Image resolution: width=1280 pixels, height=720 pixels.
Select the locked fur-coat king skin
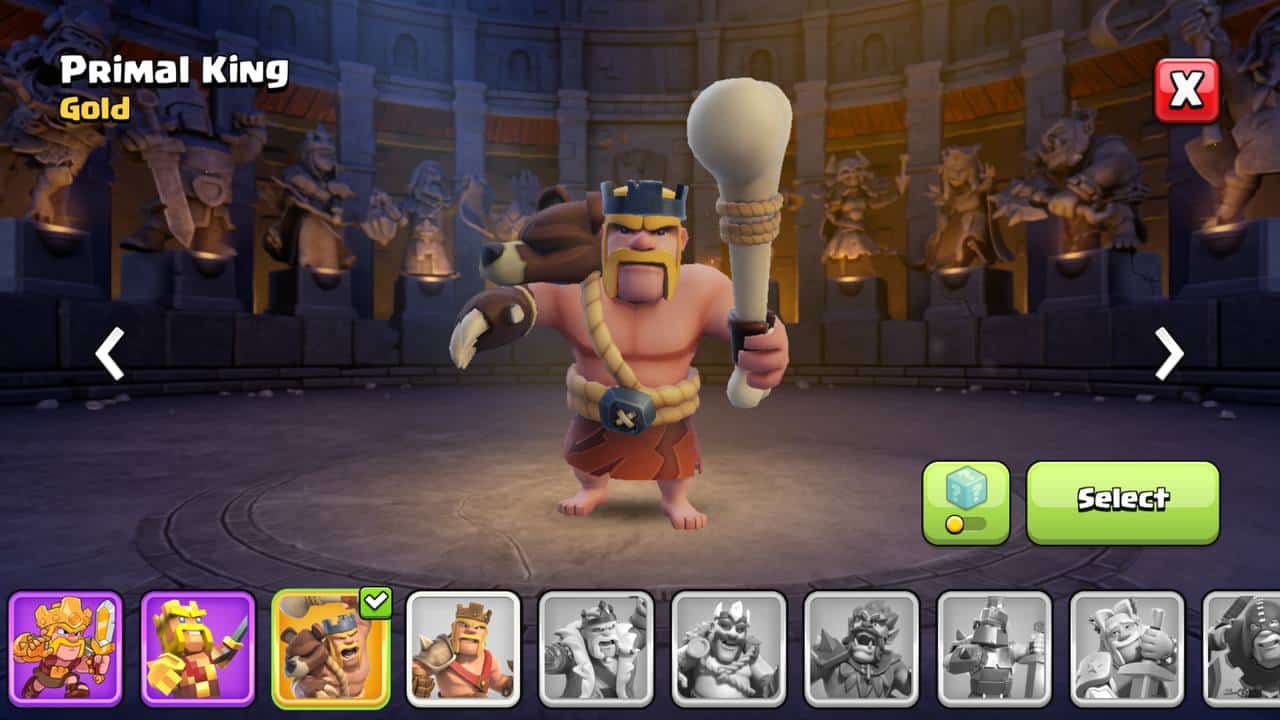596,648
